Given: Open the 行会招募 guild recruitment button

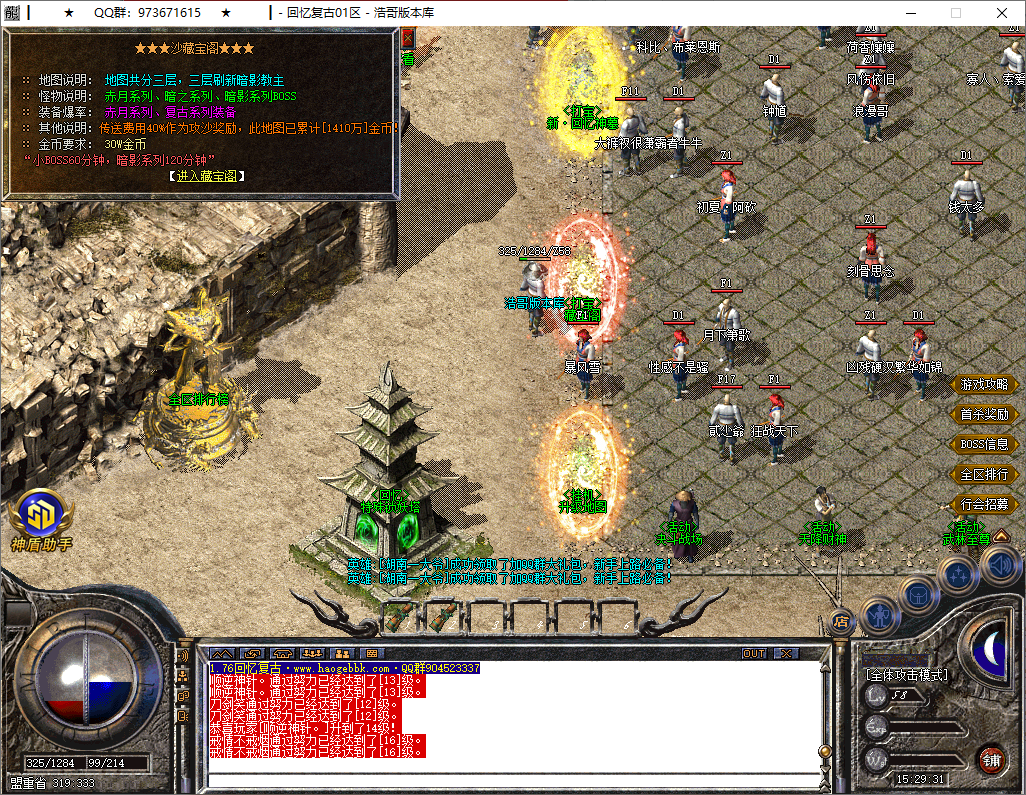Looking at the screenshot, I should [x=983, y=505].
